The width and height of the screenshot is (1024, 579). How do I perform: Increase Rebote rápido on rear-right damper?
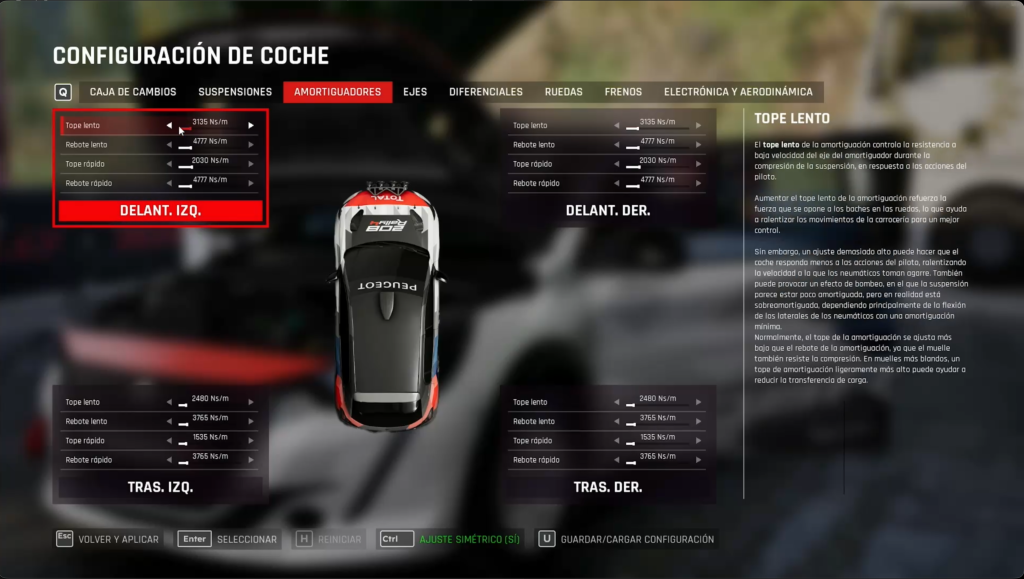coord(699,460)
